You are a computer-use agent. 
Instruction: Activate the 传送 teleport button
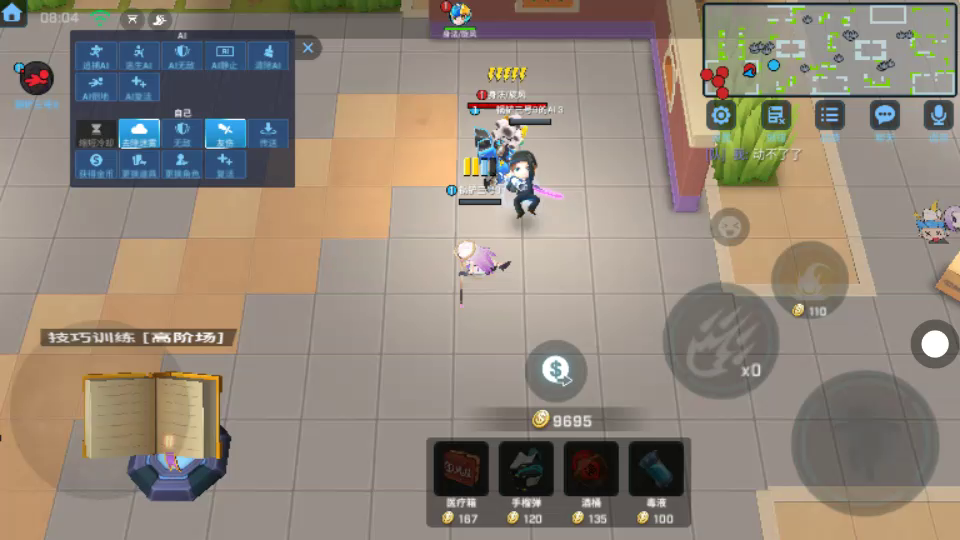click(x=268, y=134)
